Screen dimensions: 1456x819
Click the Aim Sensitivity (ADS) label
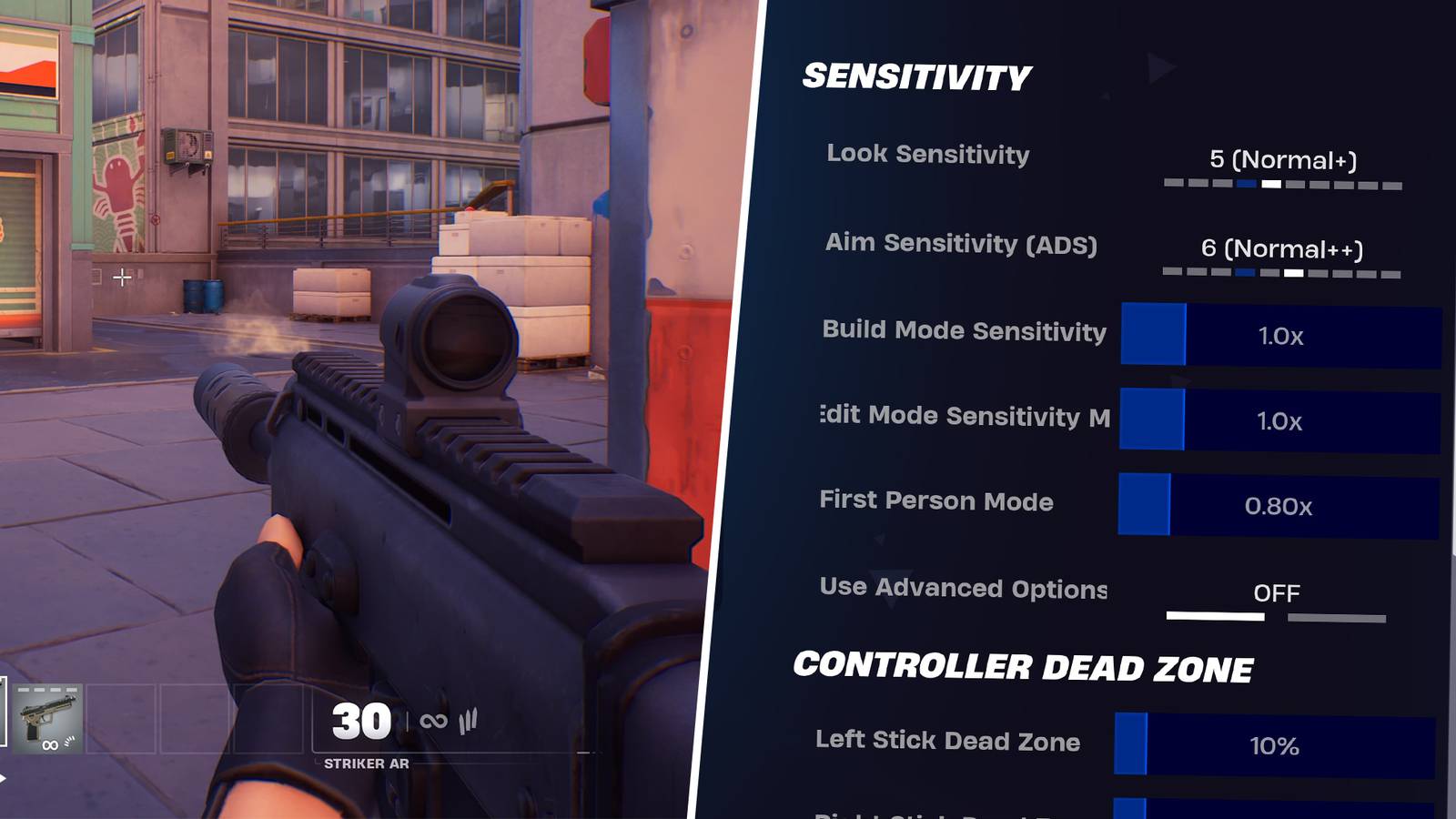click(x=962, y=244)
